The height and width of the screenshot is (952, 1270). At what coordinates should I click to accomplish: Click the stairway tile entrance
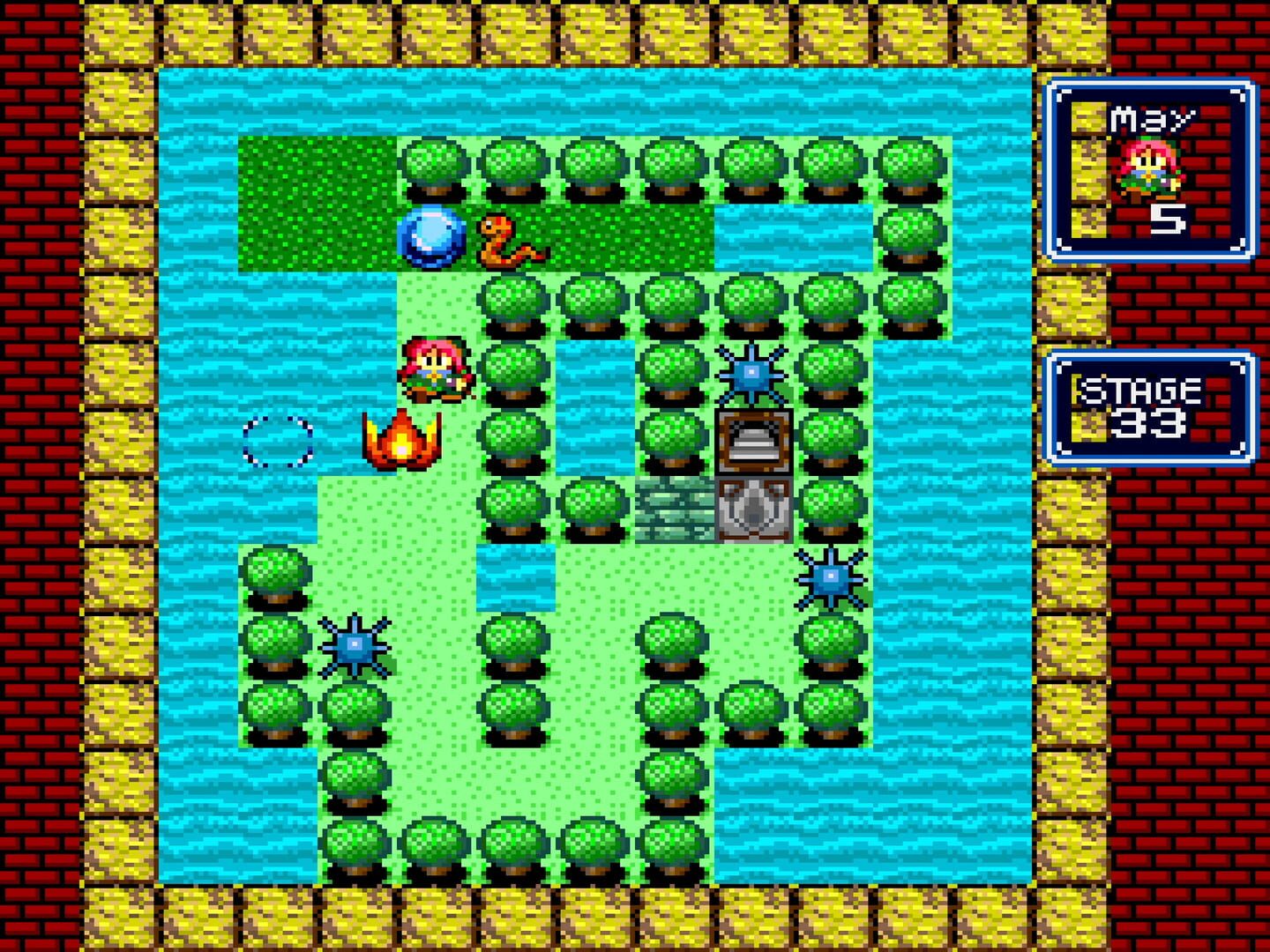click(752, 439)
